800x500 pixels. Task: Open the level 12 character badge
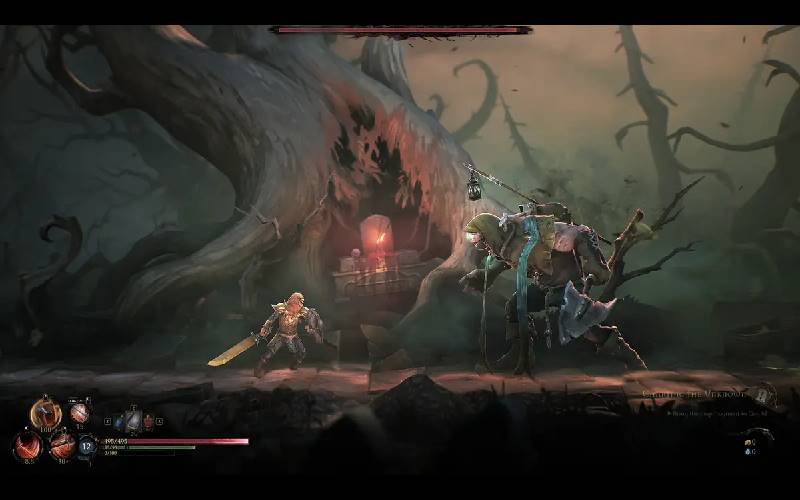(x=87, y=446)
